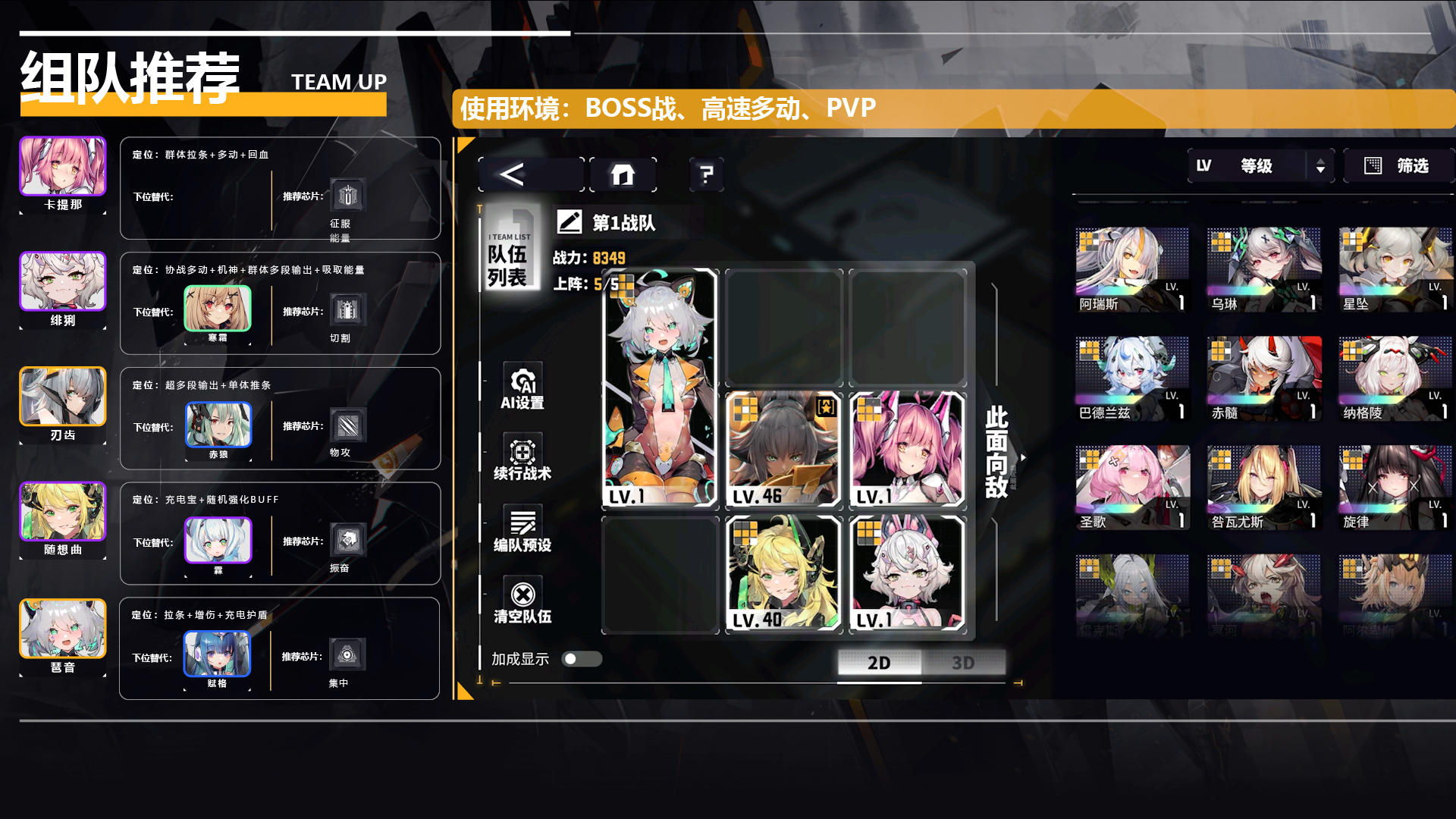This screenshot has height=819, width=1456.
Task: Toggle the 加成显示 bonus display switch
Action: coord(582,659)
